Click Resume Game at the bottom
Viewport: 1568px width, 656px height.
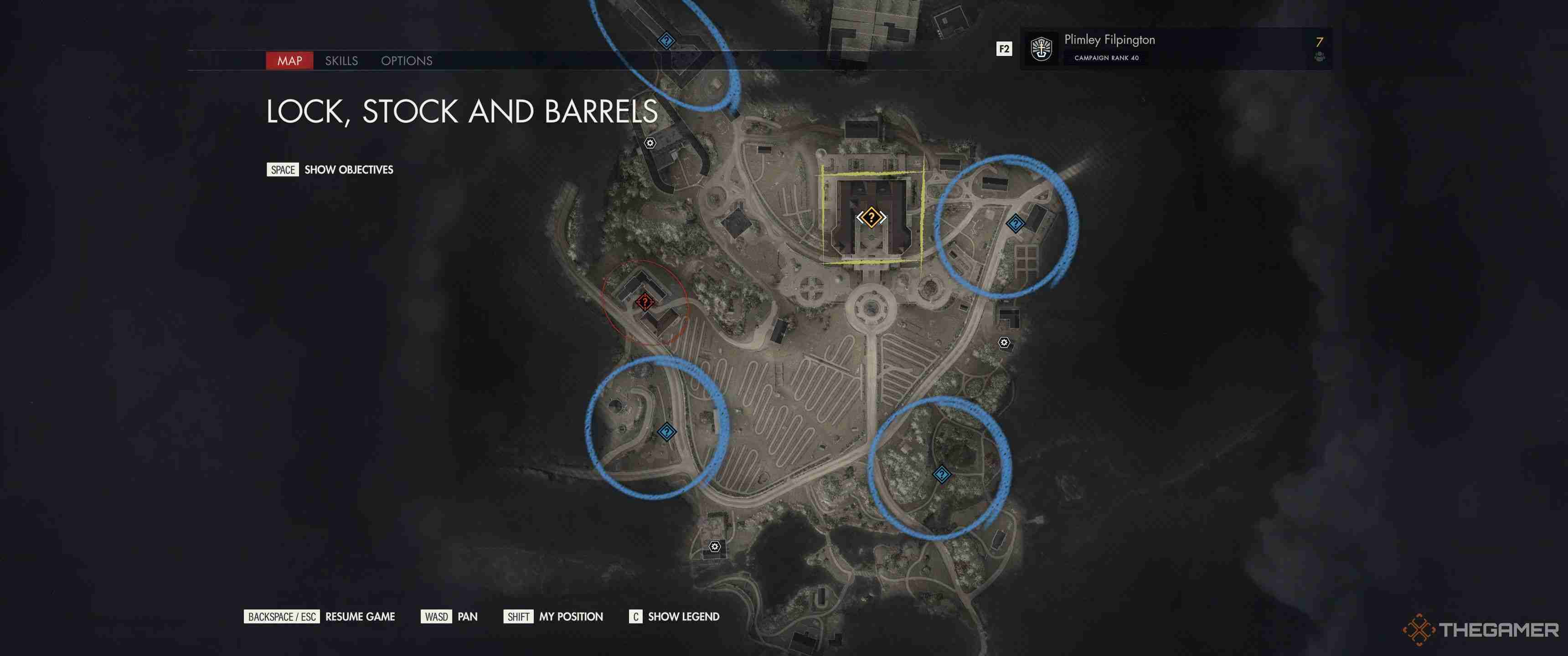tap(360, 616)
